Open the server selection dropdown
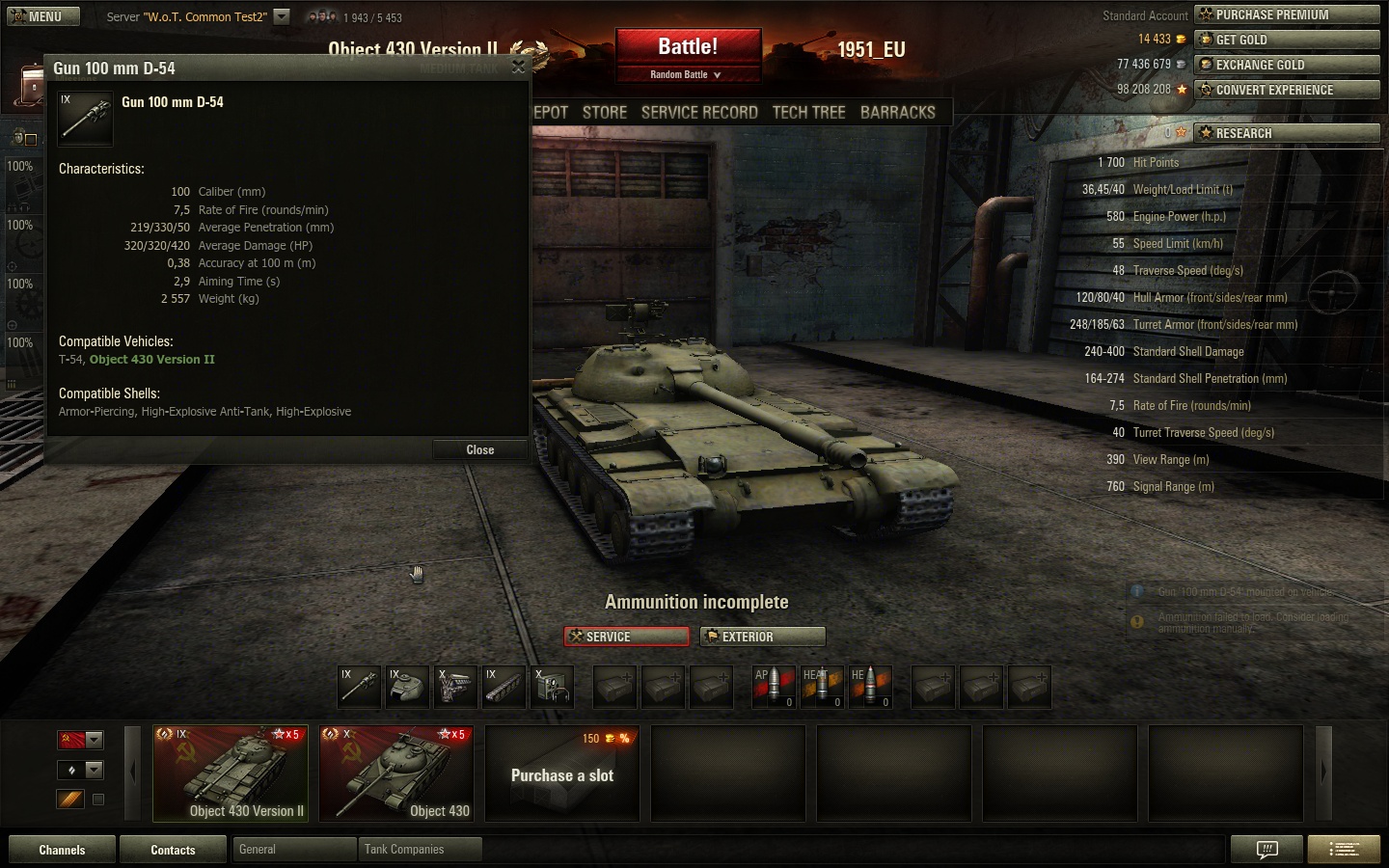Viewport: 1389px width, 868px height. [x=281, y=16]
